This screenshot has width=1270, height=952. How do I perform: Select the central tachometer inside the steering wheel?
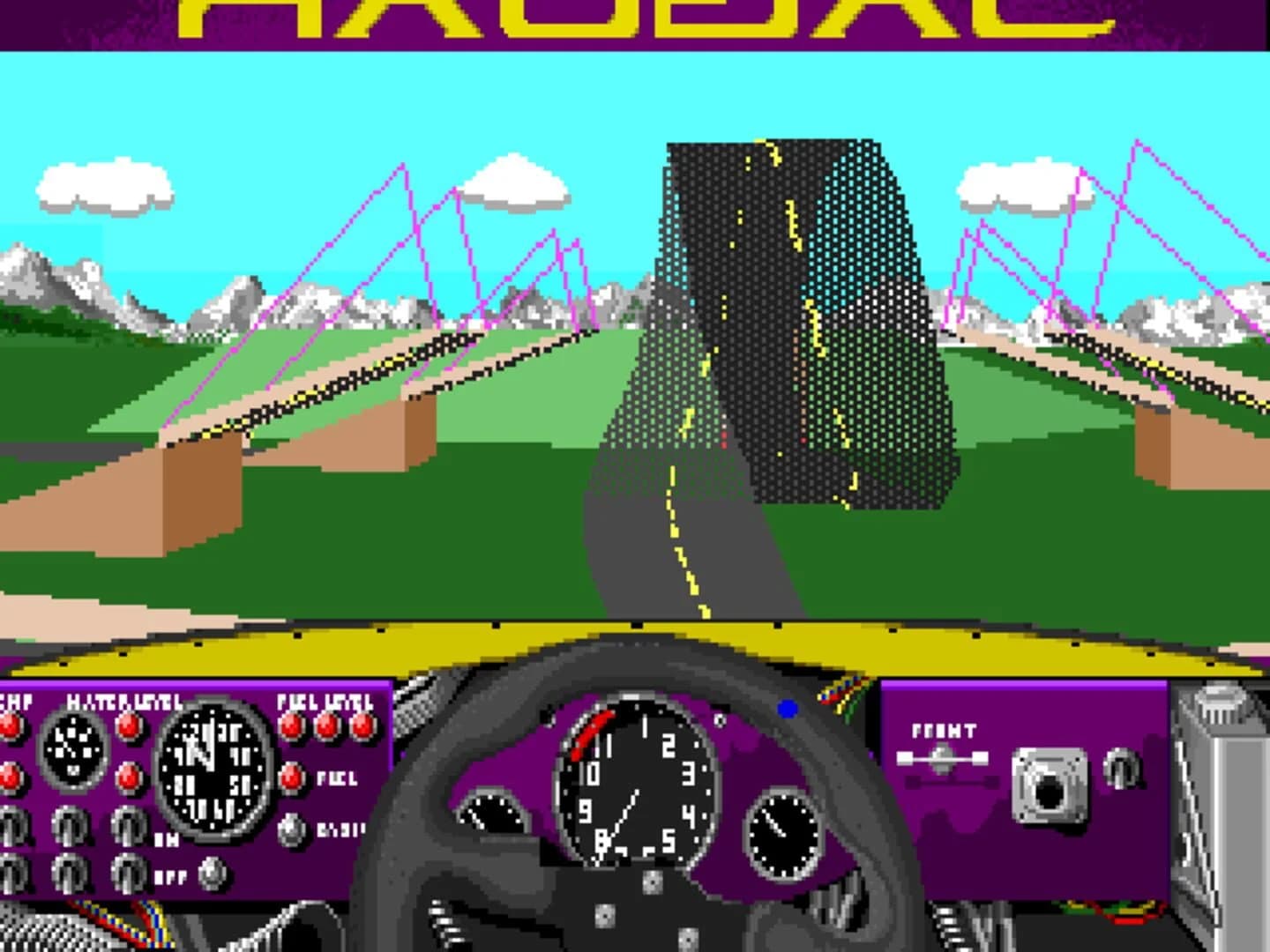coord(637,785)
